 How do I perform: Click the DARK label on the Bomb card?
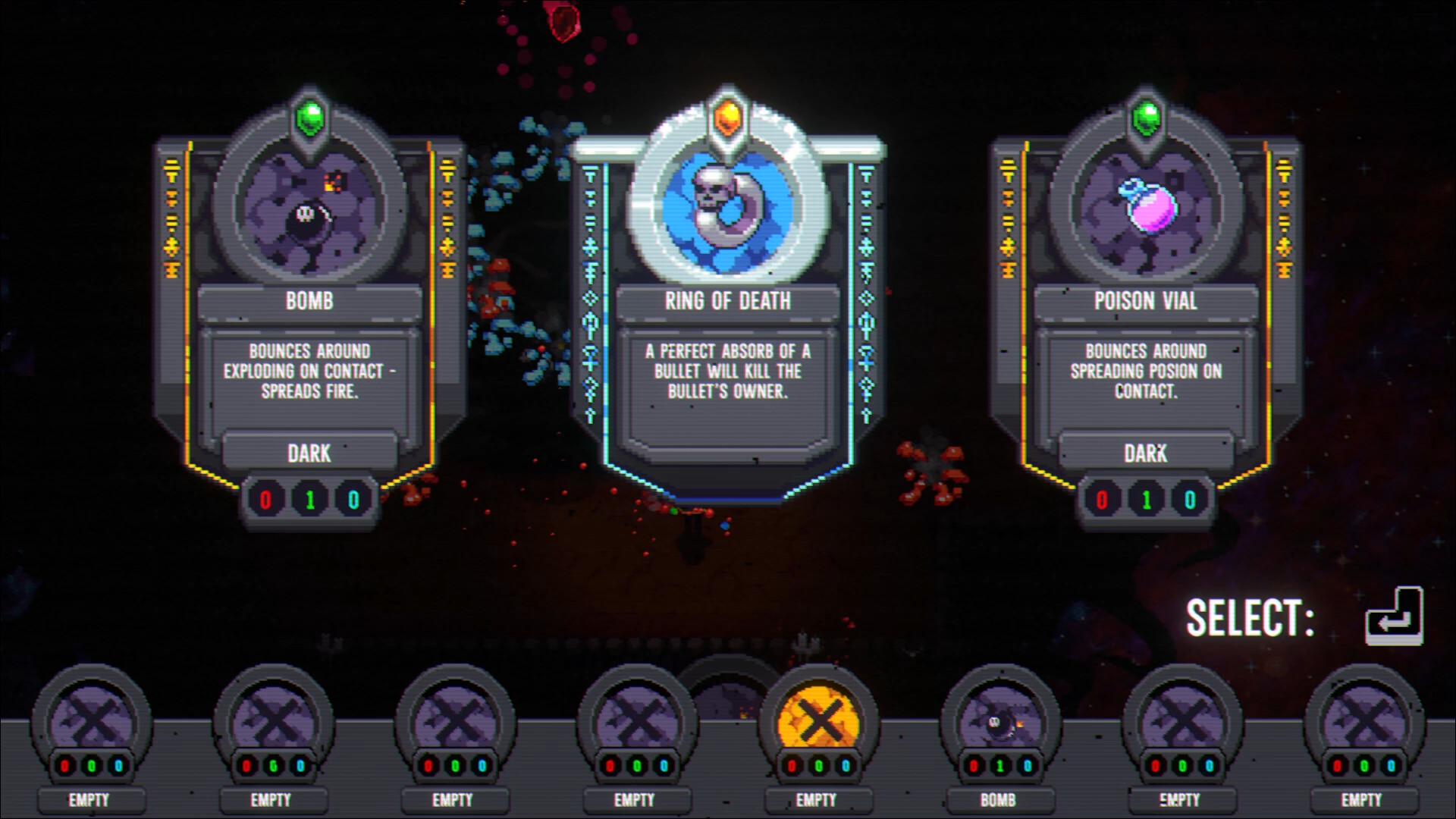[309, 453]
